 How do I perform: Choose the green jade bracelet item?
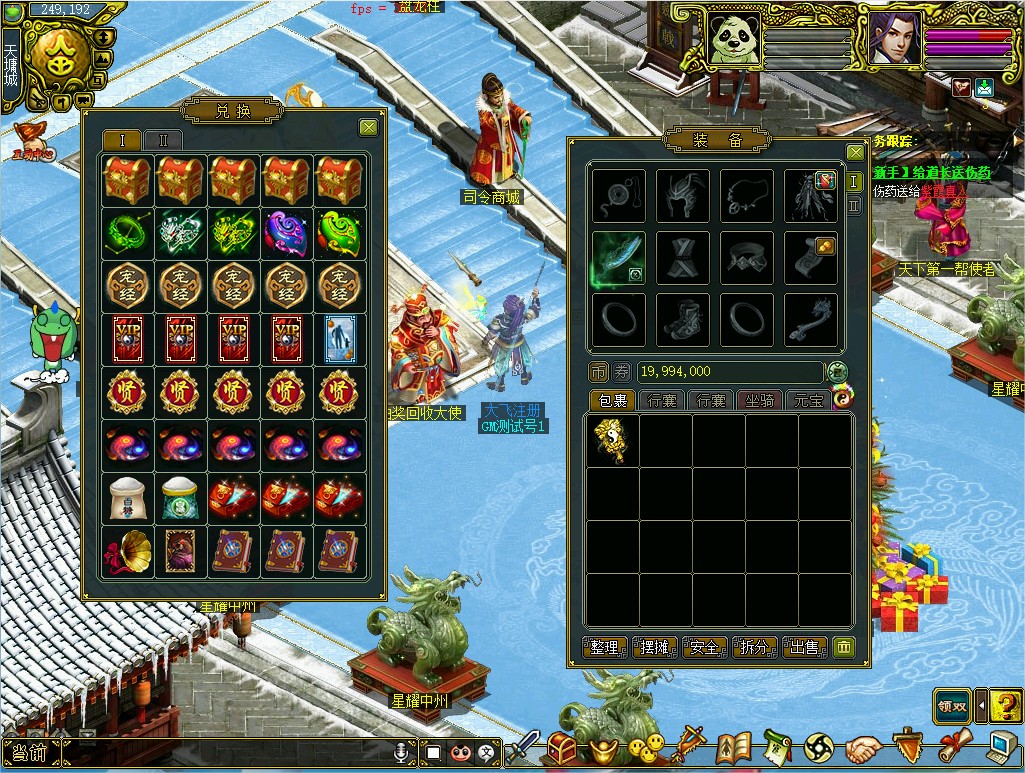pos(127,233)
